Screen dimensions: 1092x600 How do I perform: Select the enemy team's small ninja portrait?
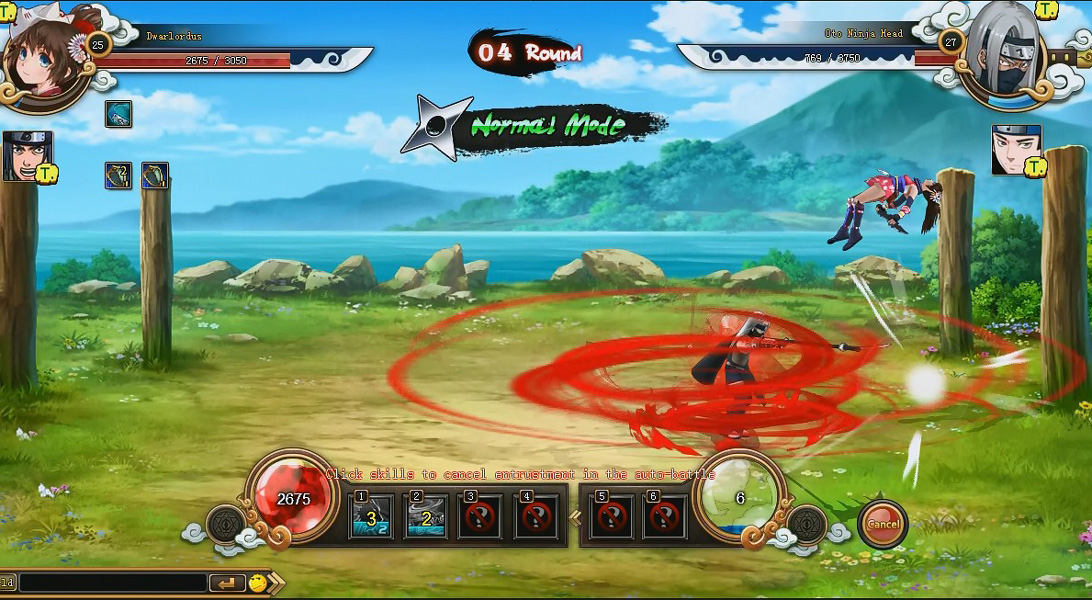(x=1015, y=148)
